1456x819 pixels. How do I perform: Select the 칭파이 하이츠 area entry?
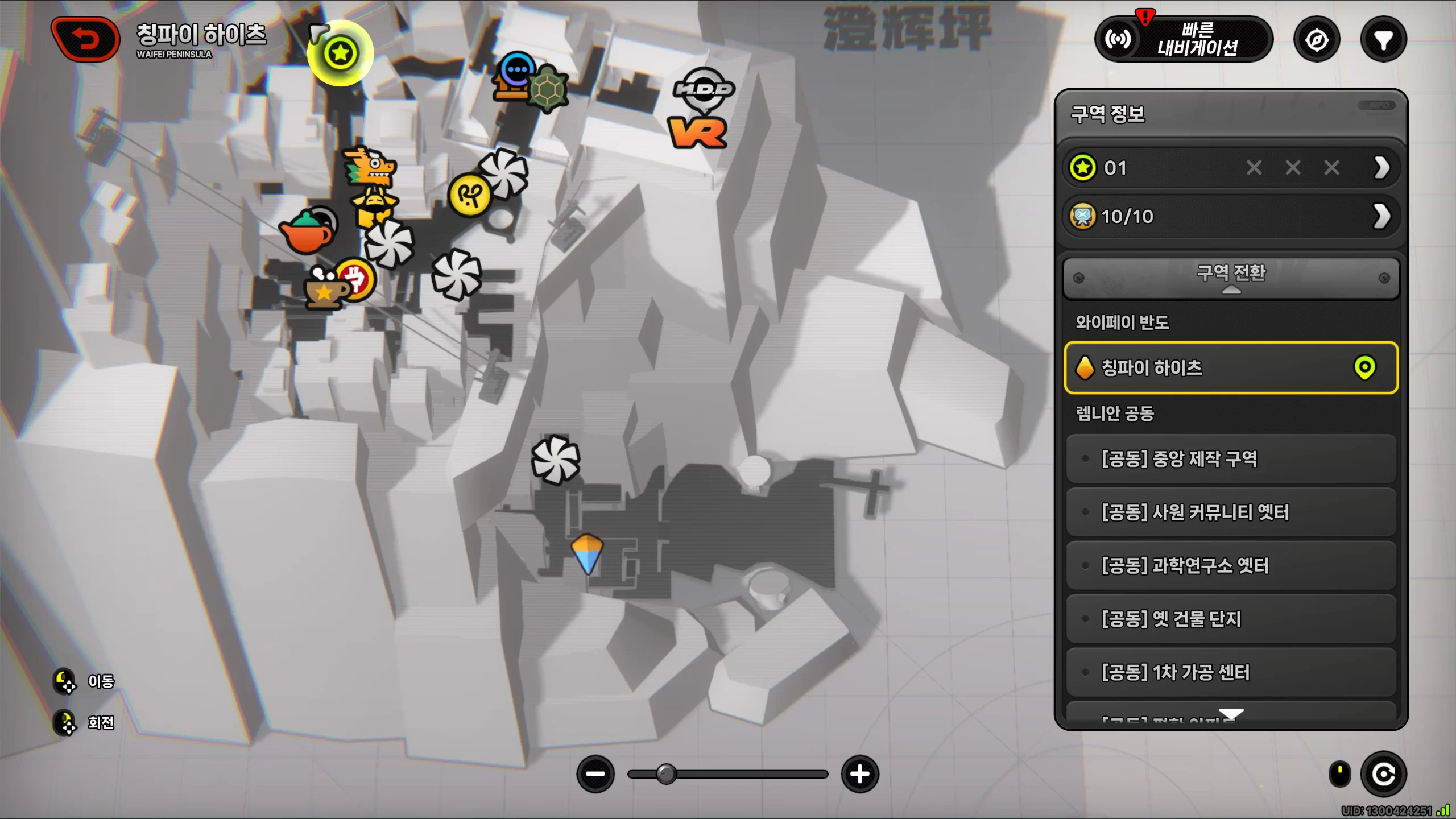(1231, 367)
